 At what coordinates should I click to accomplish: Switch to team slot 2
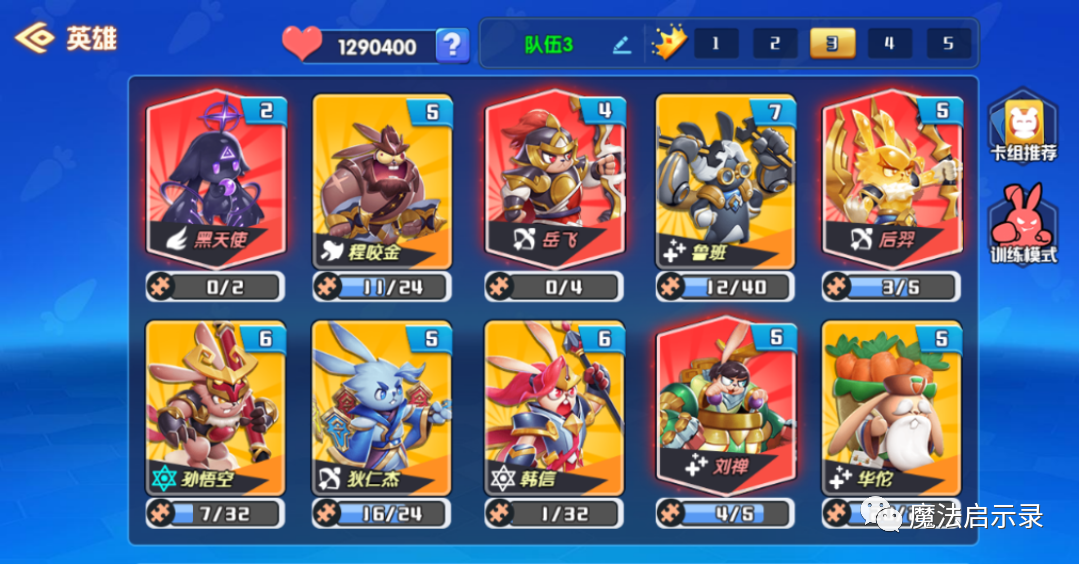775,44
